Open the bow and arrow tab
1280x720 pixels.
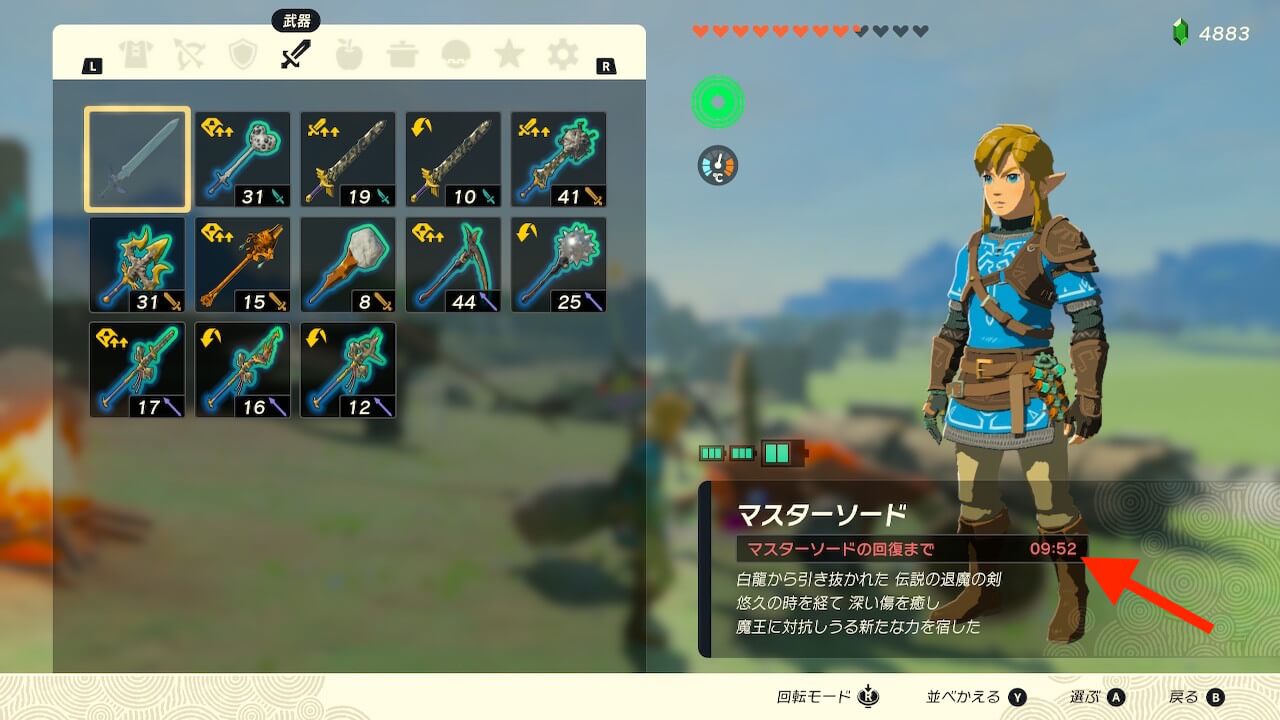189,54
